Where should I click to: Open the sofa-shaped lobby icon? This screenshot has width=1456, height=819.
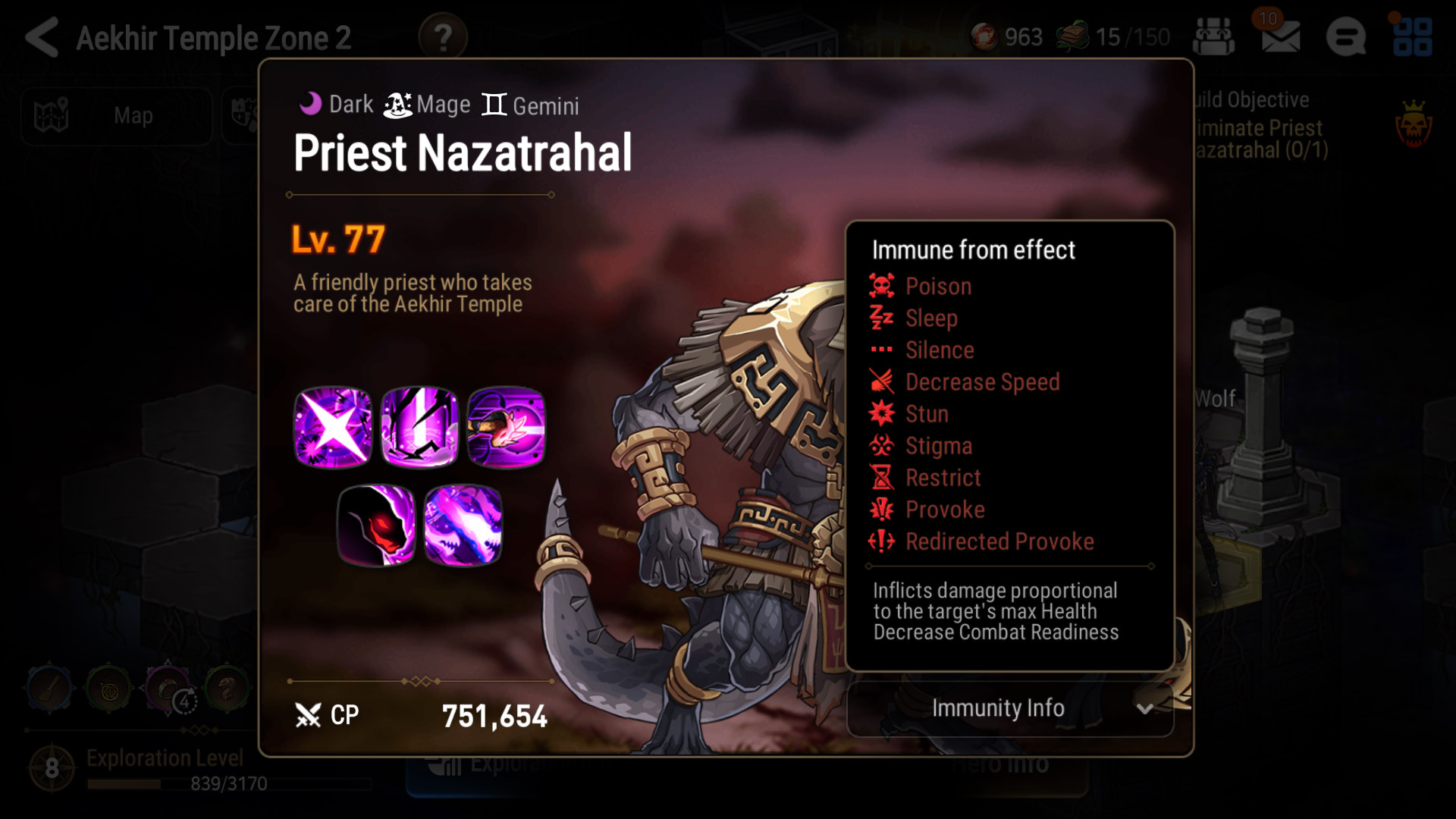[x=1213, y=37]
